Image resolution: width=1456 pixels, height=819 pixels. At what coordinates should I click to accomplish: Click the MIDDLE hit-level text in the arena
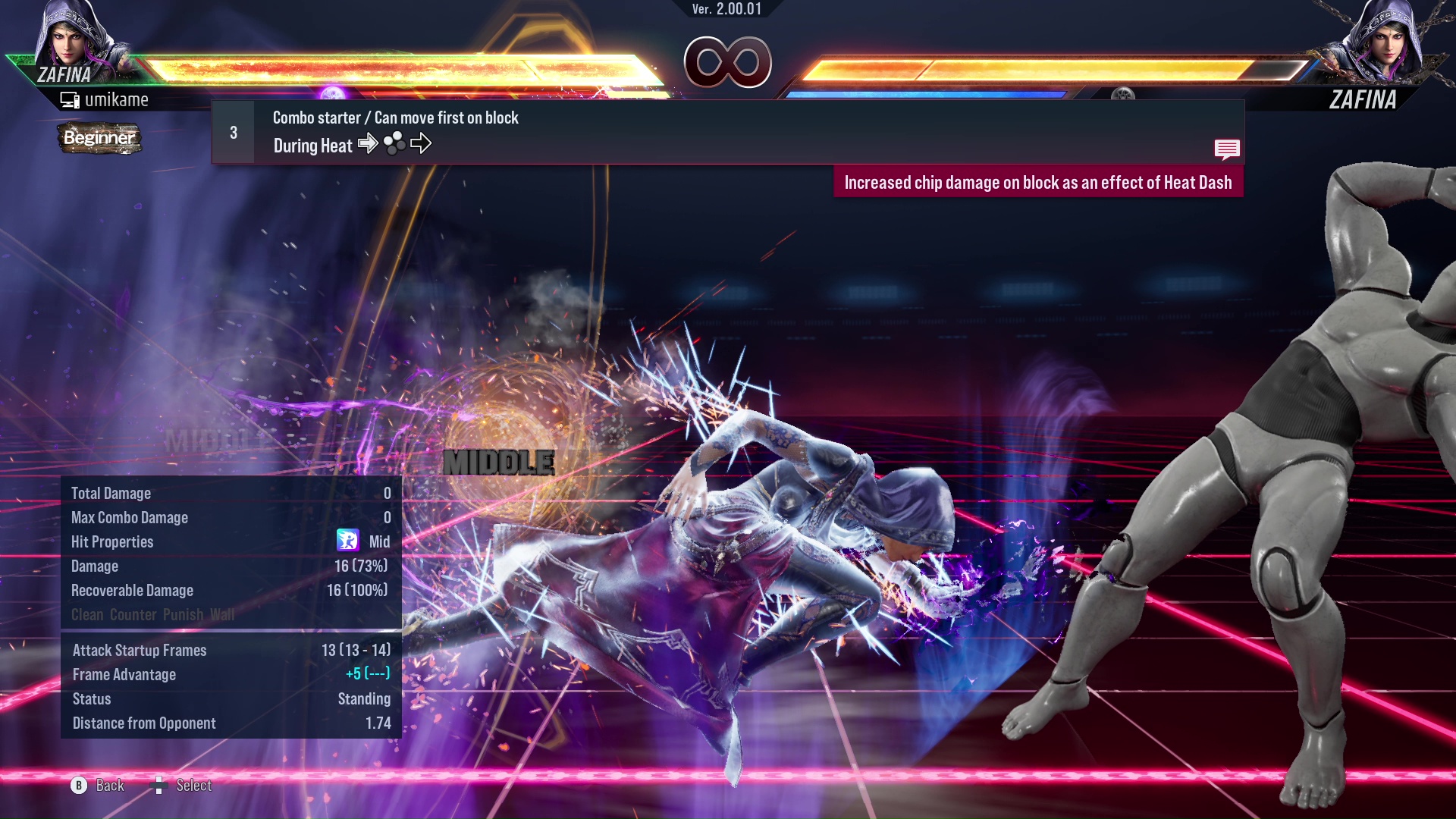[x=500, y=460]
